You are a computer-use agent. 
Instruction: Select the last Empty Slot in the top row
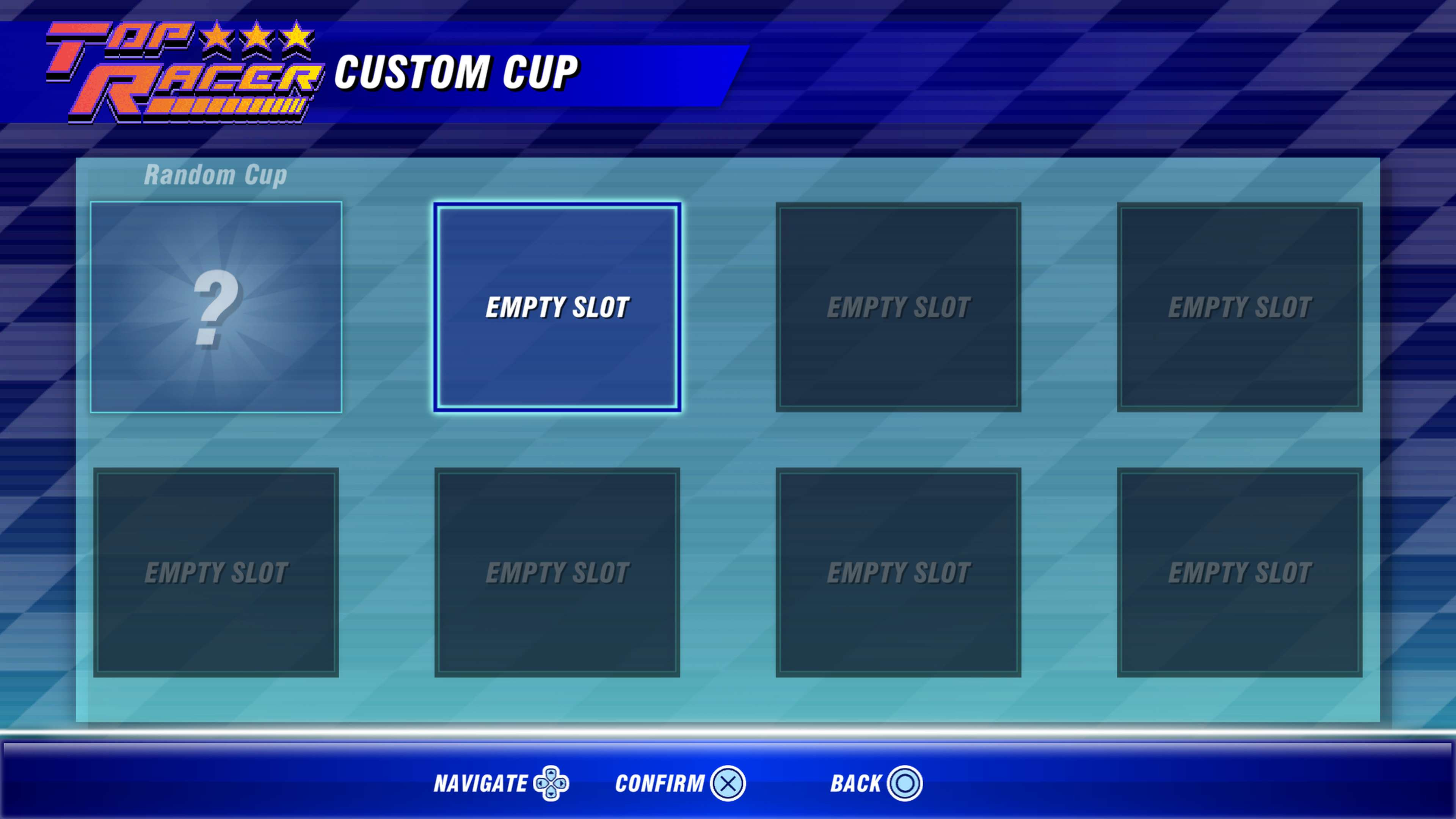point(1241,305)
